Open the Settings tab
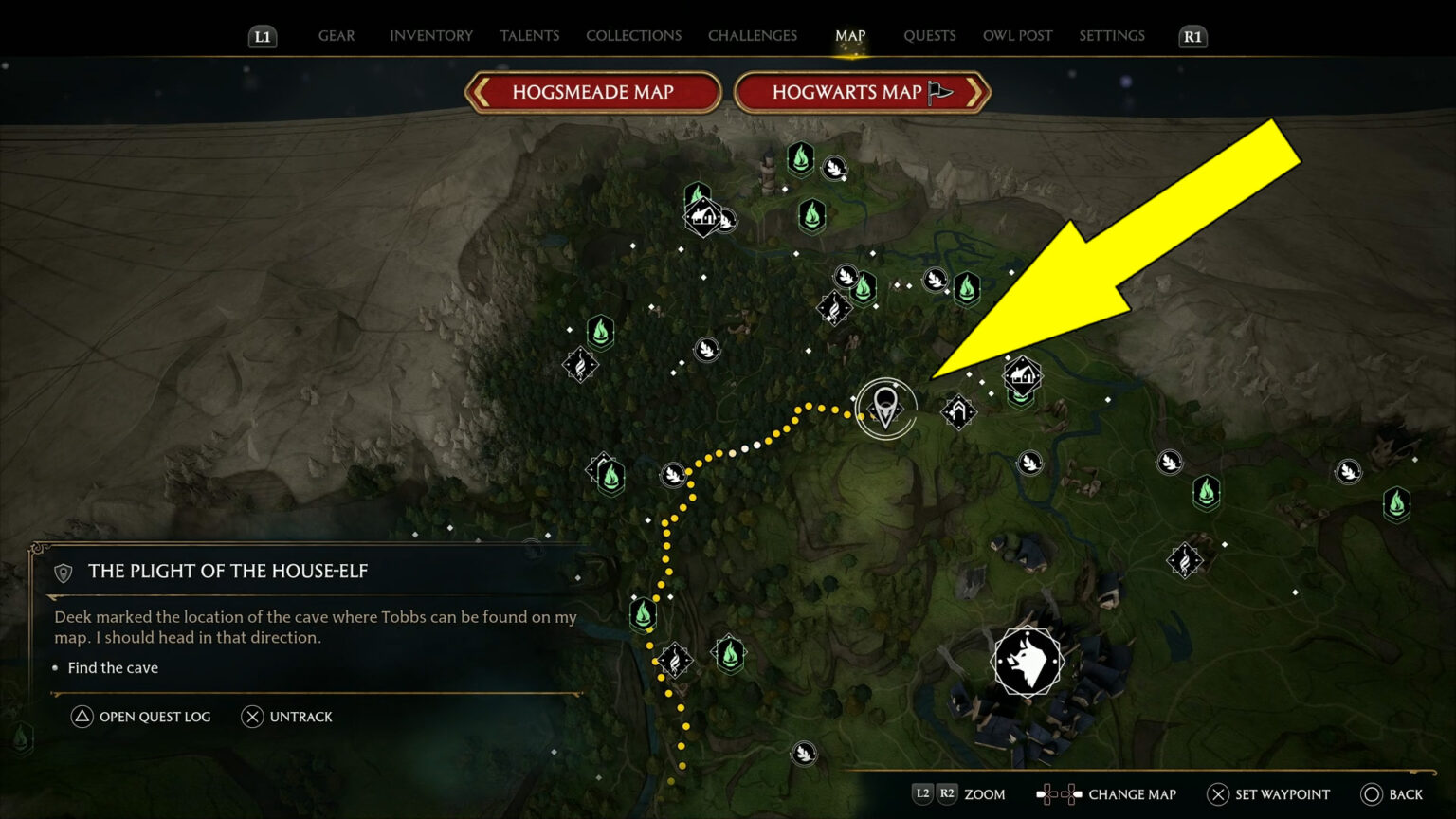The width and height of the screenshot is (1456, 819). [1112, 36]
